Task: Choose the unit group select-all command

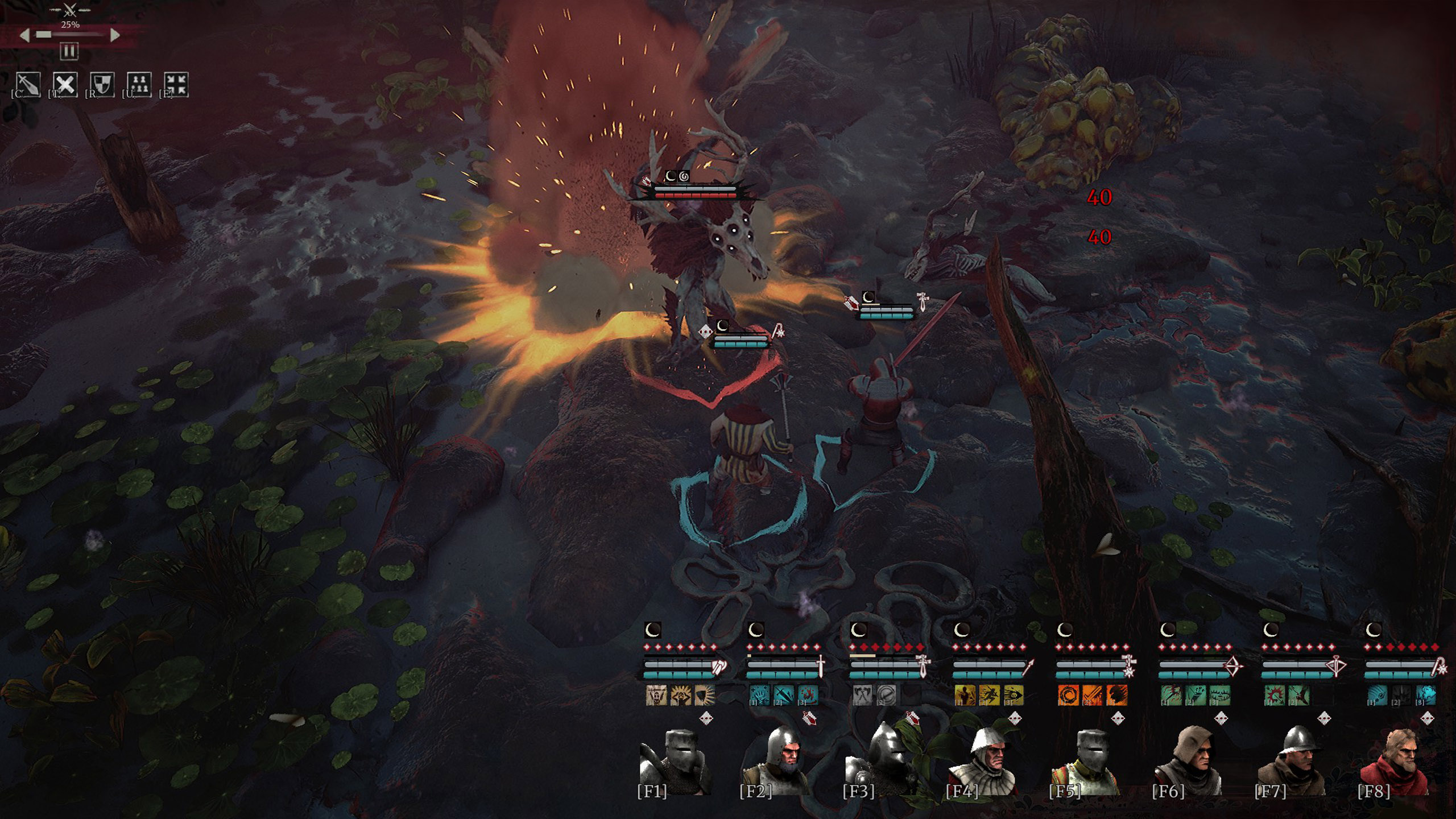Action: (139, 84)
